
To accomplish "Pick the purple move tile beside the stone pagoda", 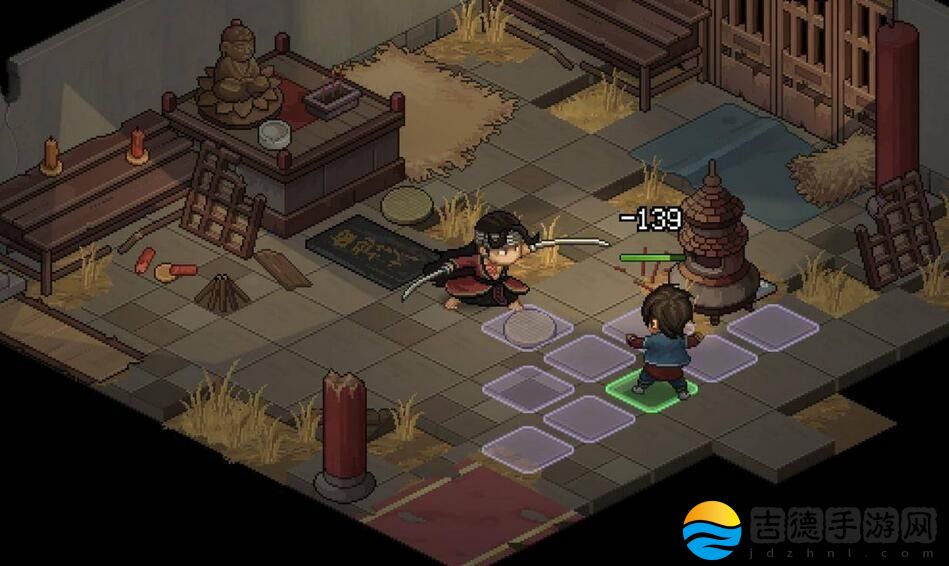I will (x=773, y=326).
